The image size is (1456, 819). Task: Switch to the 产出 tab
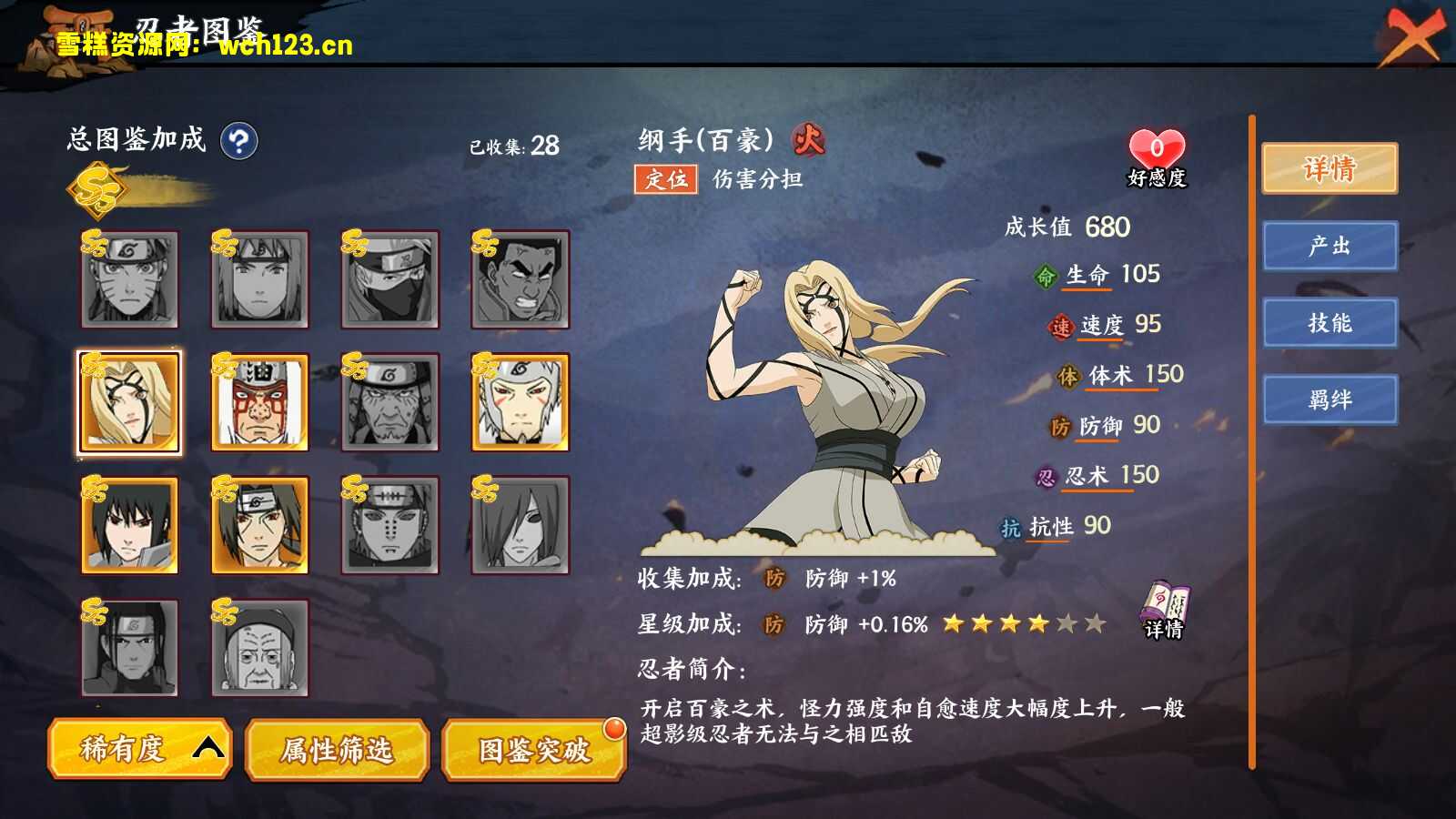coord(1330,247)
